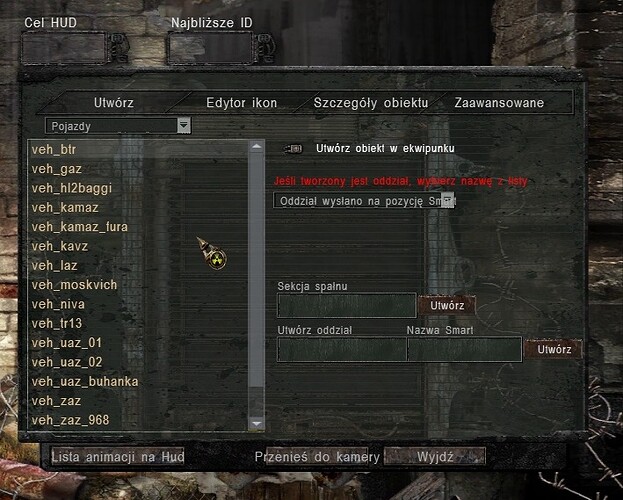623x500 pixels.
Task: Open the Pojazdy category dropdown
Action: point(183,126)
